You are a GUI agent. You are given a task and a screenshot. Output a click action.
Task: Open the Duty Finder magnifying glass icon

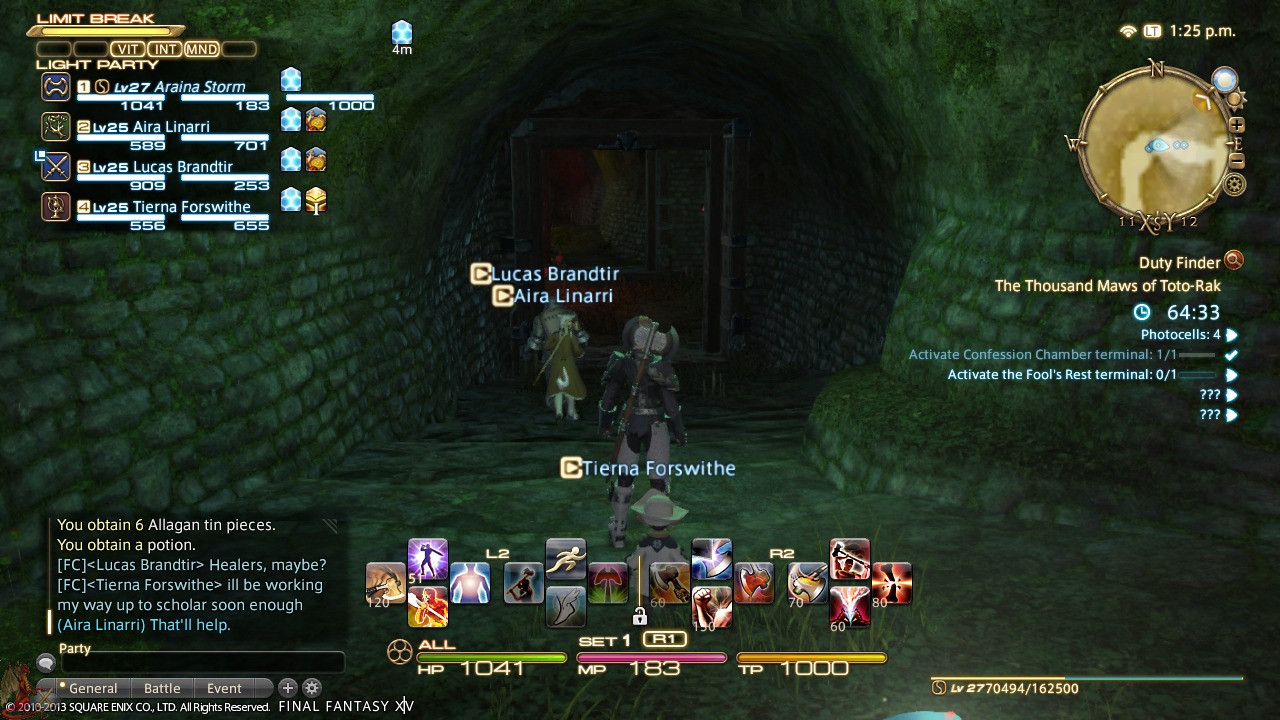tap(1235, 262)
